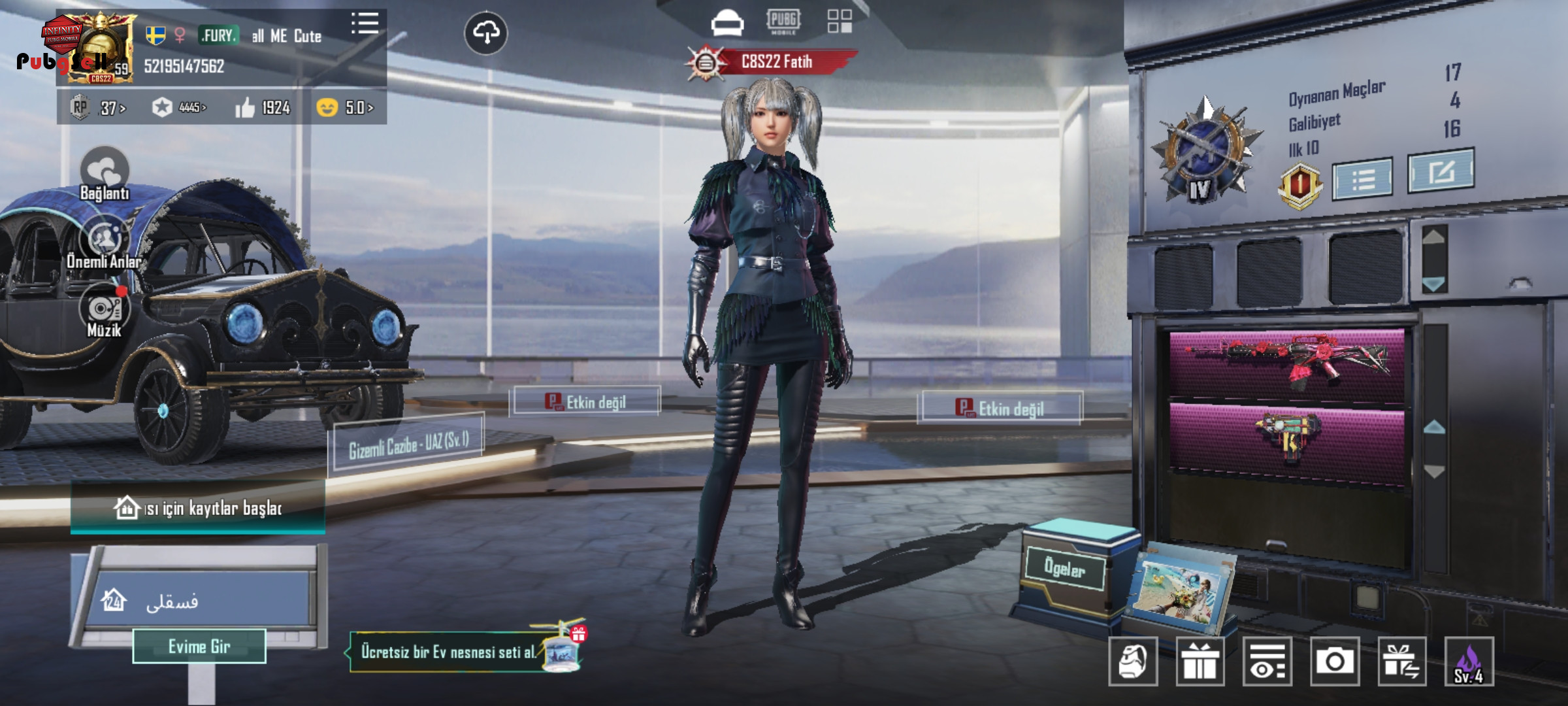Open the popularity star 4445 stat

(x=180, y=107)
